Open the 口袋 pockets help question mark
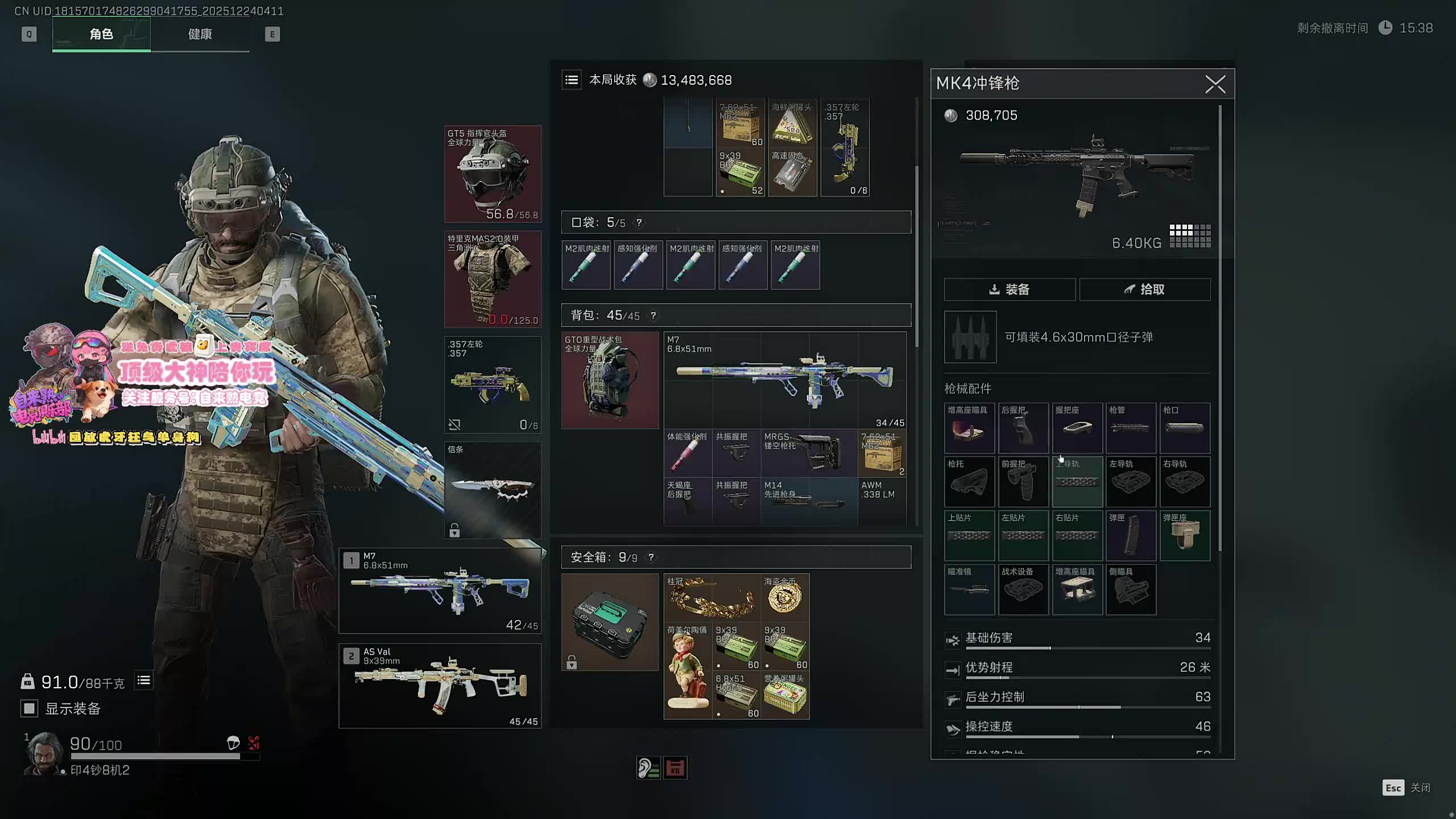This screenshot has width=1456, height=819. tap(639, 222)
